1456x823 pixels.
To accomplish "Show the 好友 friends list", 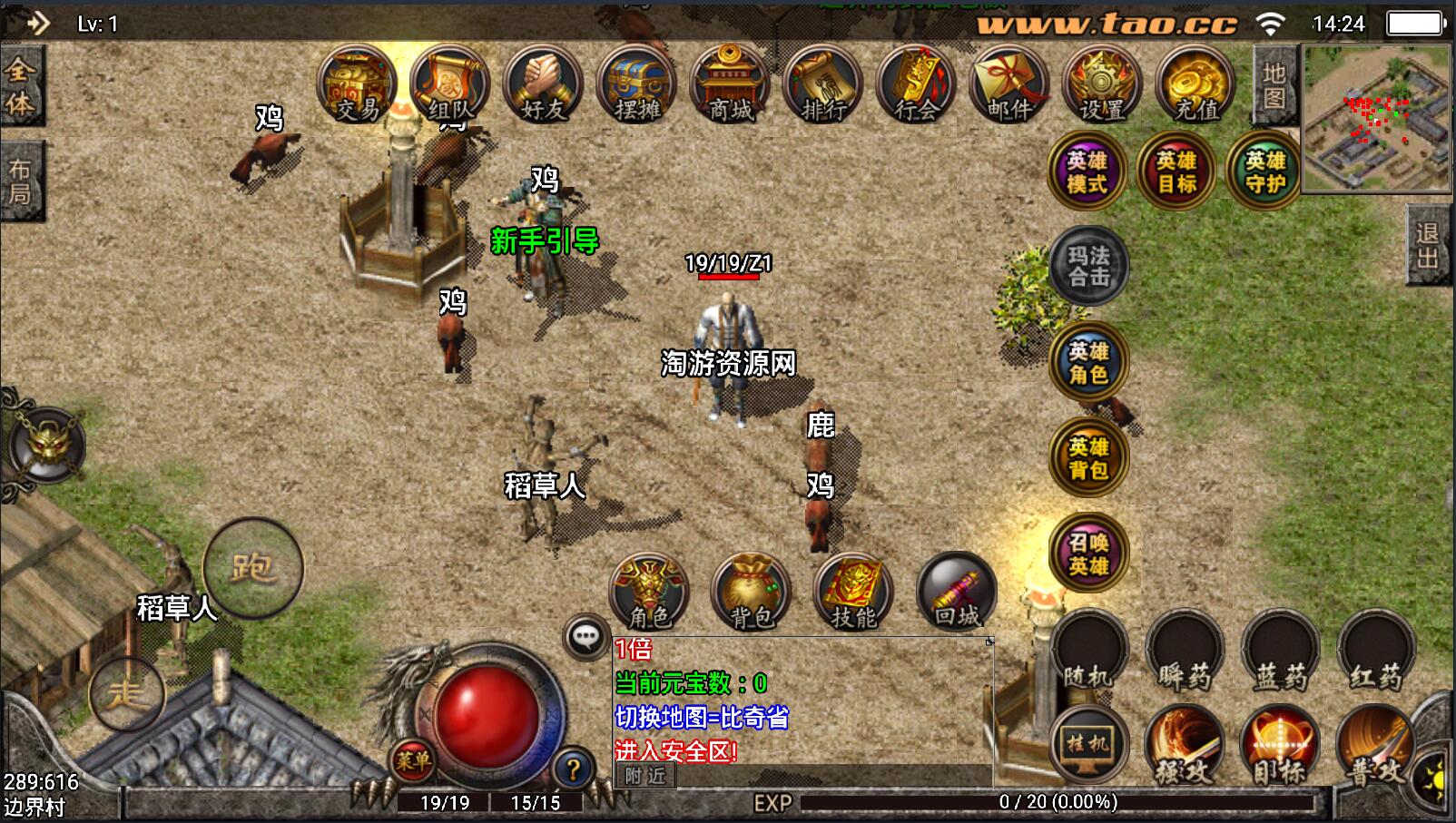I will (x=544, y=84).
